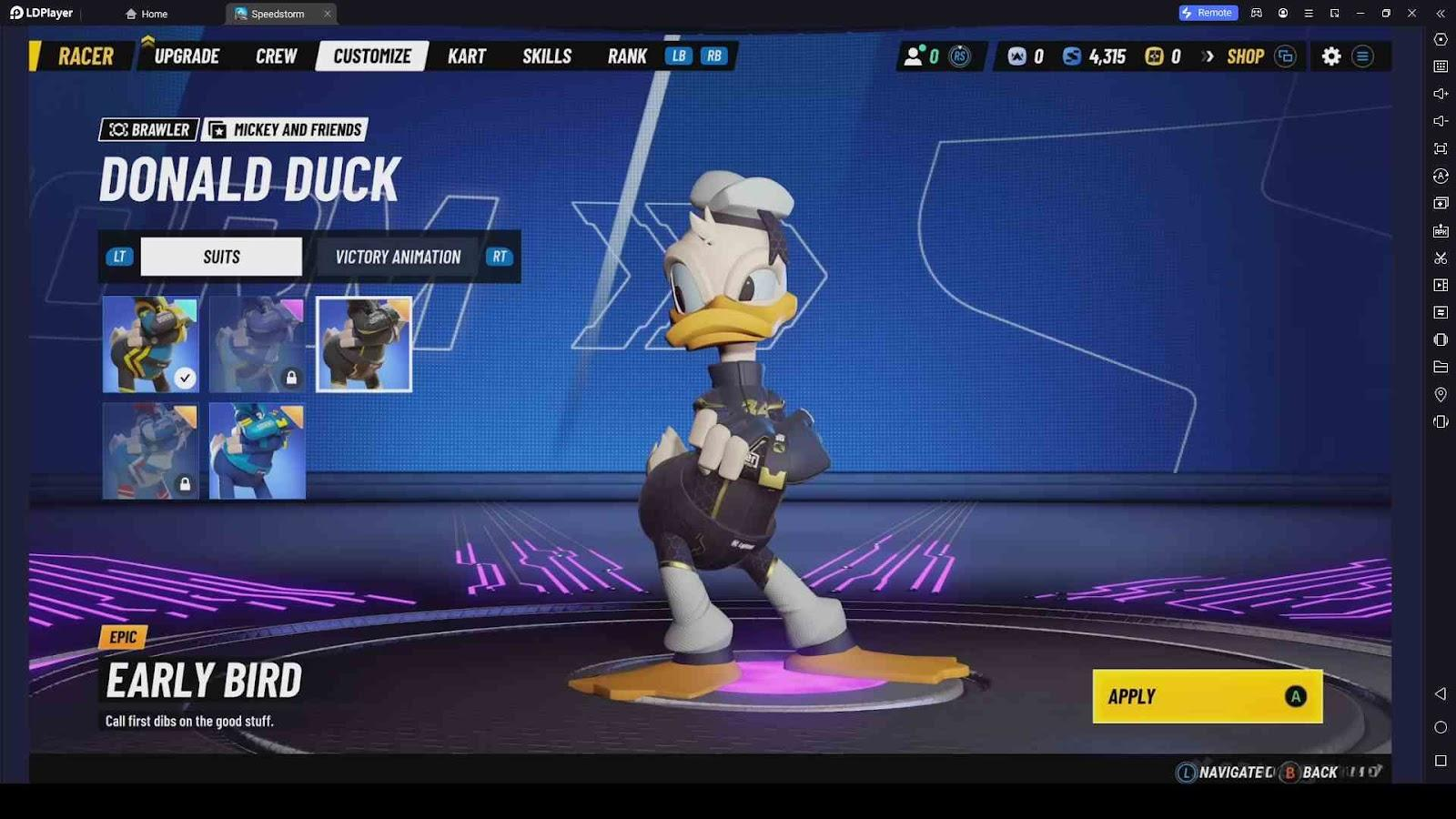
Task: Choose the Suits sub-tab
Action: 221,257
